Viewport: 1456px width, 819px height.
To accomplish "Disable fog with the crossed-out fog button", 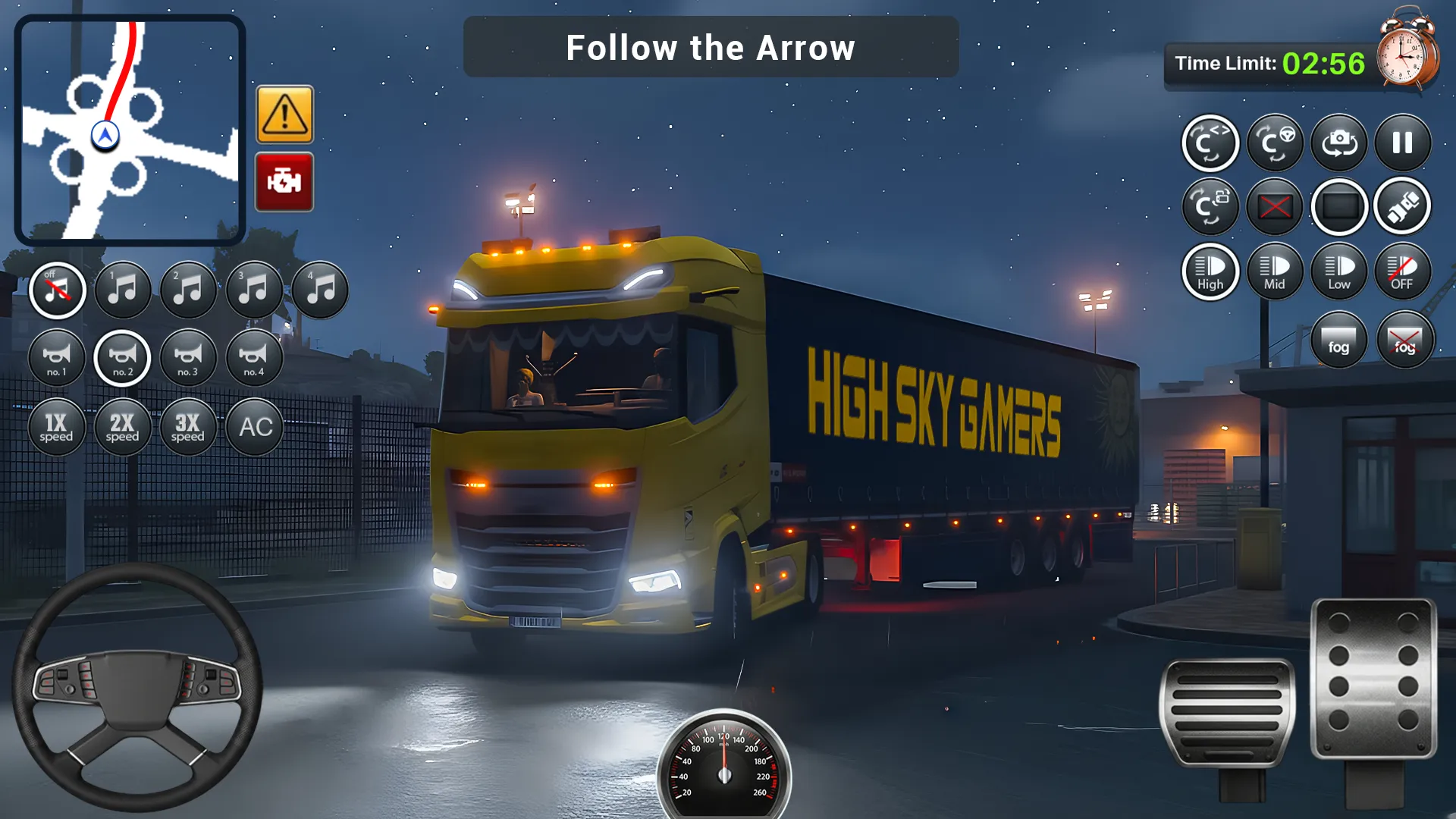I will tap(1404, 340).
